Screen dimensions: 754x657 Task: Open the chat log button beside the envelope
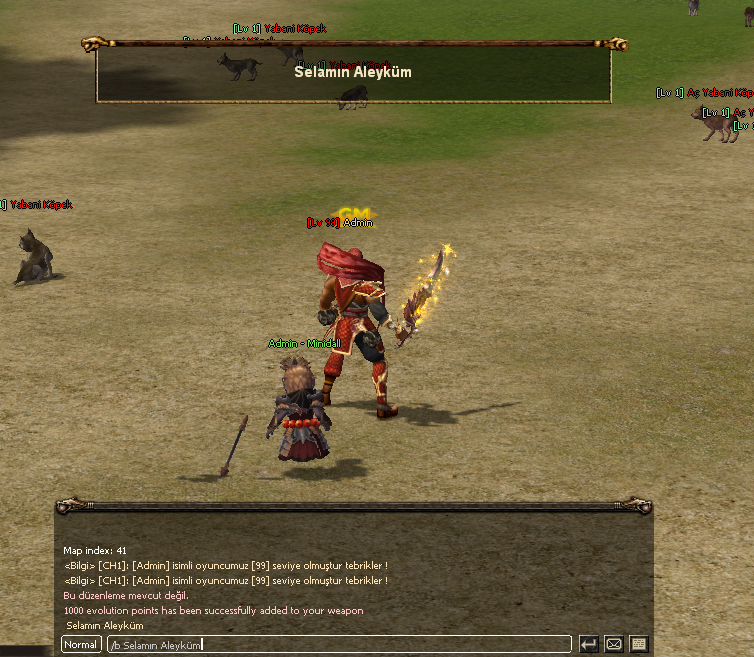tap(639, 645)
